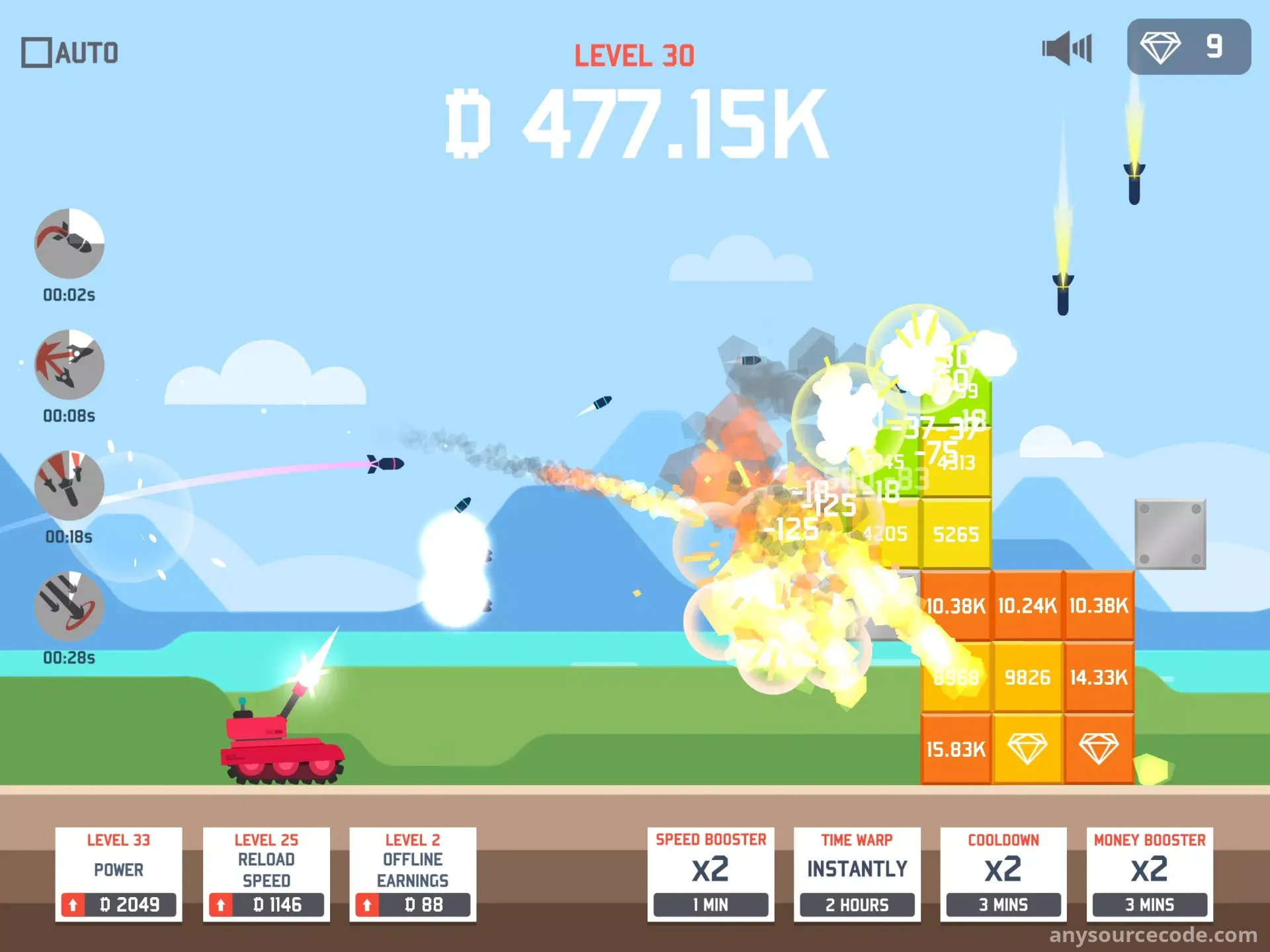This screenshot has width=1270, height=952.
Task: Toggle the AUTO checkbox
Action: pos(37,53)
